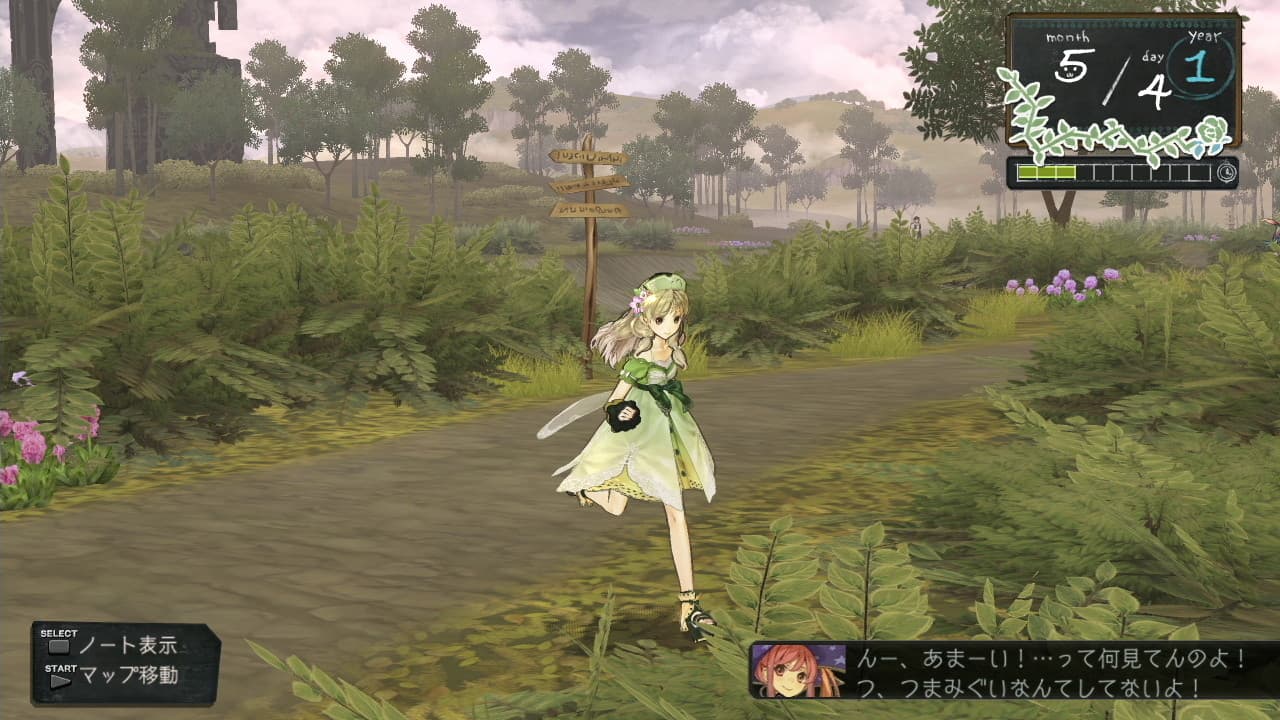Click the green filled segment of the LP gauge
This screenshot has height=720, width=1280.
click(x=1047, y=171)
